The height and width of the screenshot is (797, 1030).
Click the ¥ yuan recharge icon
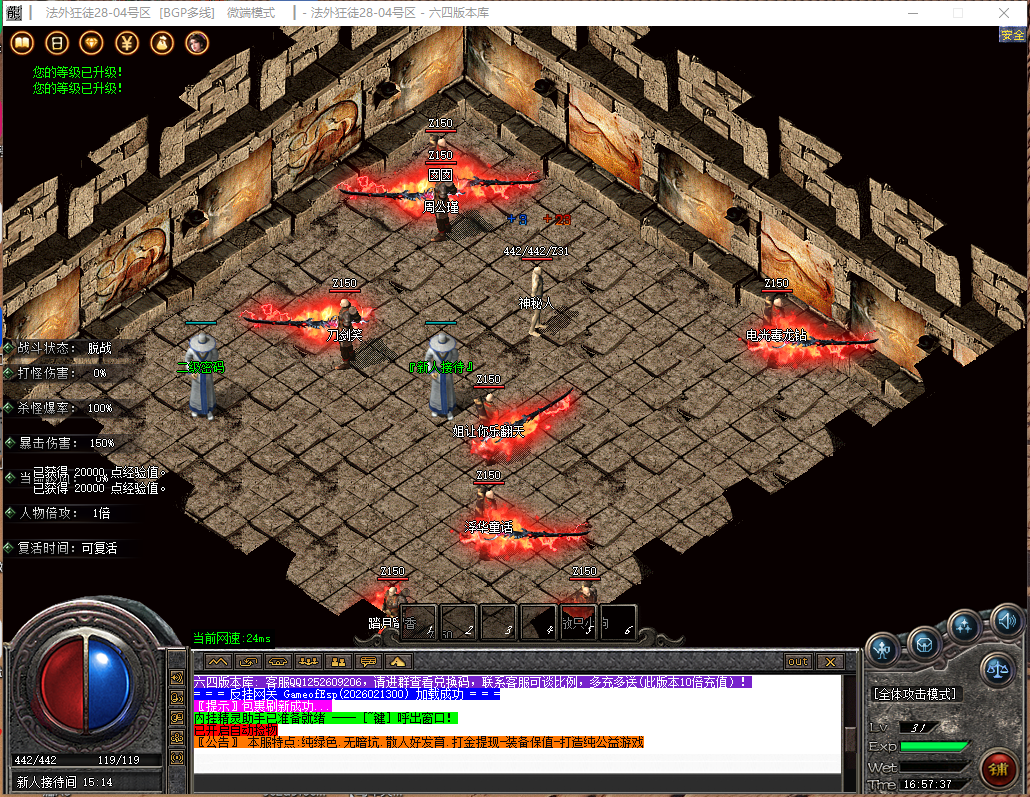click(x=127, y=42)
